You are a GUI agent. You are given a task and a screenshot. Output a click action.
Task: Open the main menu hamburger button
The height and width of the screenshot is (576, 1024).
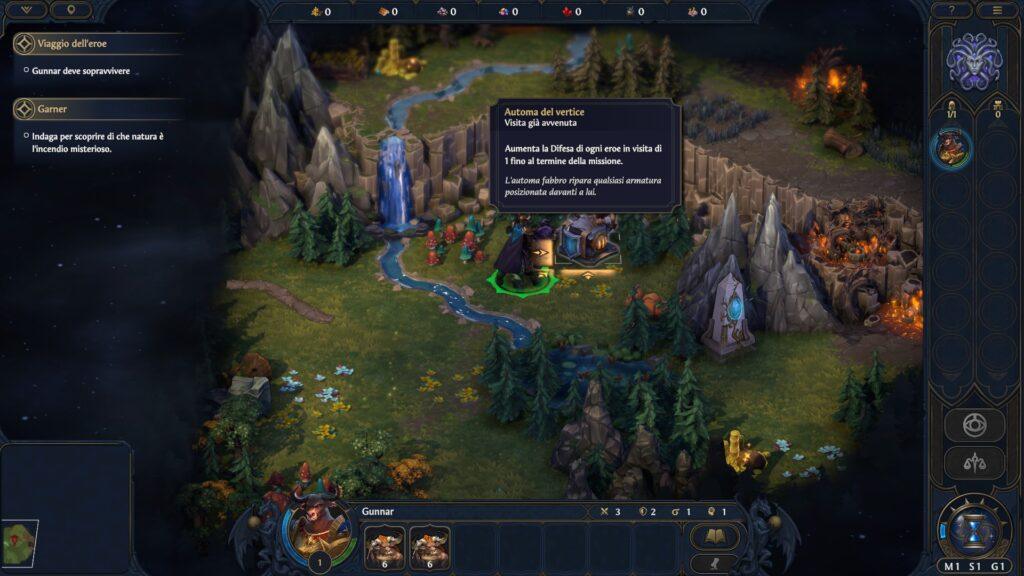coord(997,10)
